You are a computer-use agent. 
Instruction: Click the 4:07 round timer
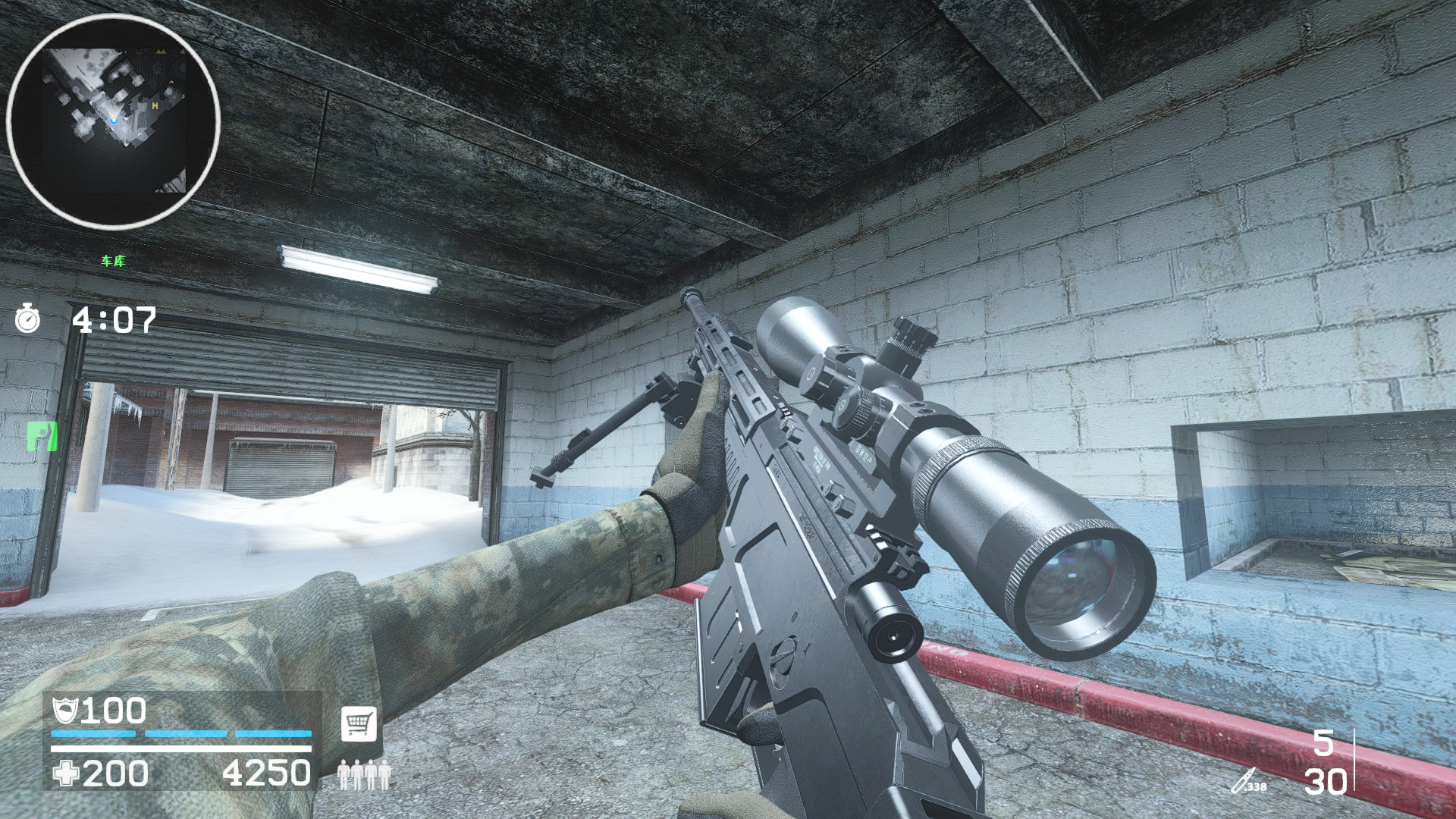coord(114,320)
